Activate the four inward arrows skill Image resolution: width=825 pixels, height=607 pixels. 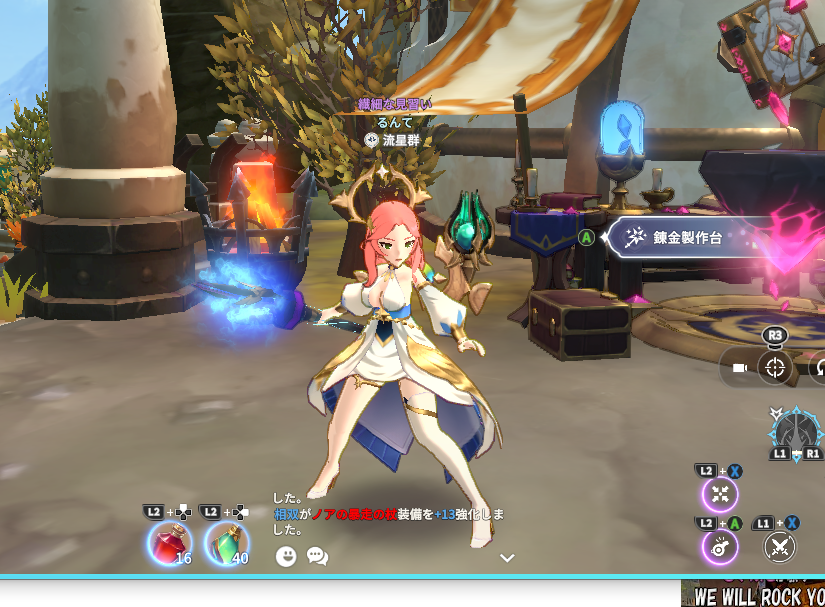720,494
